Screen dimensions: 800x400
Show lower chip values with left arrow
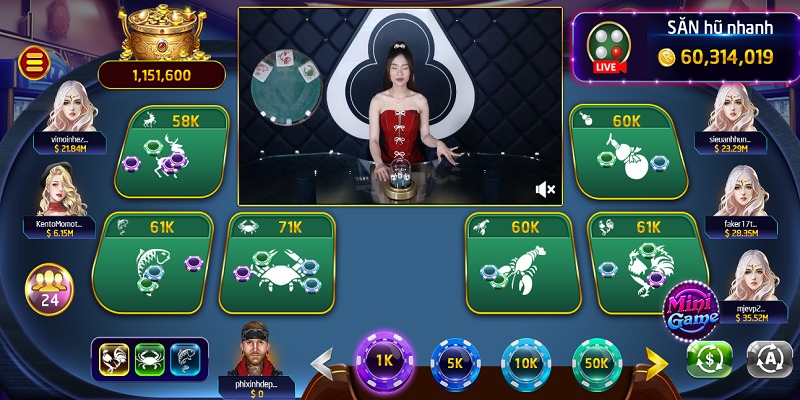click(x=324, y=362)
